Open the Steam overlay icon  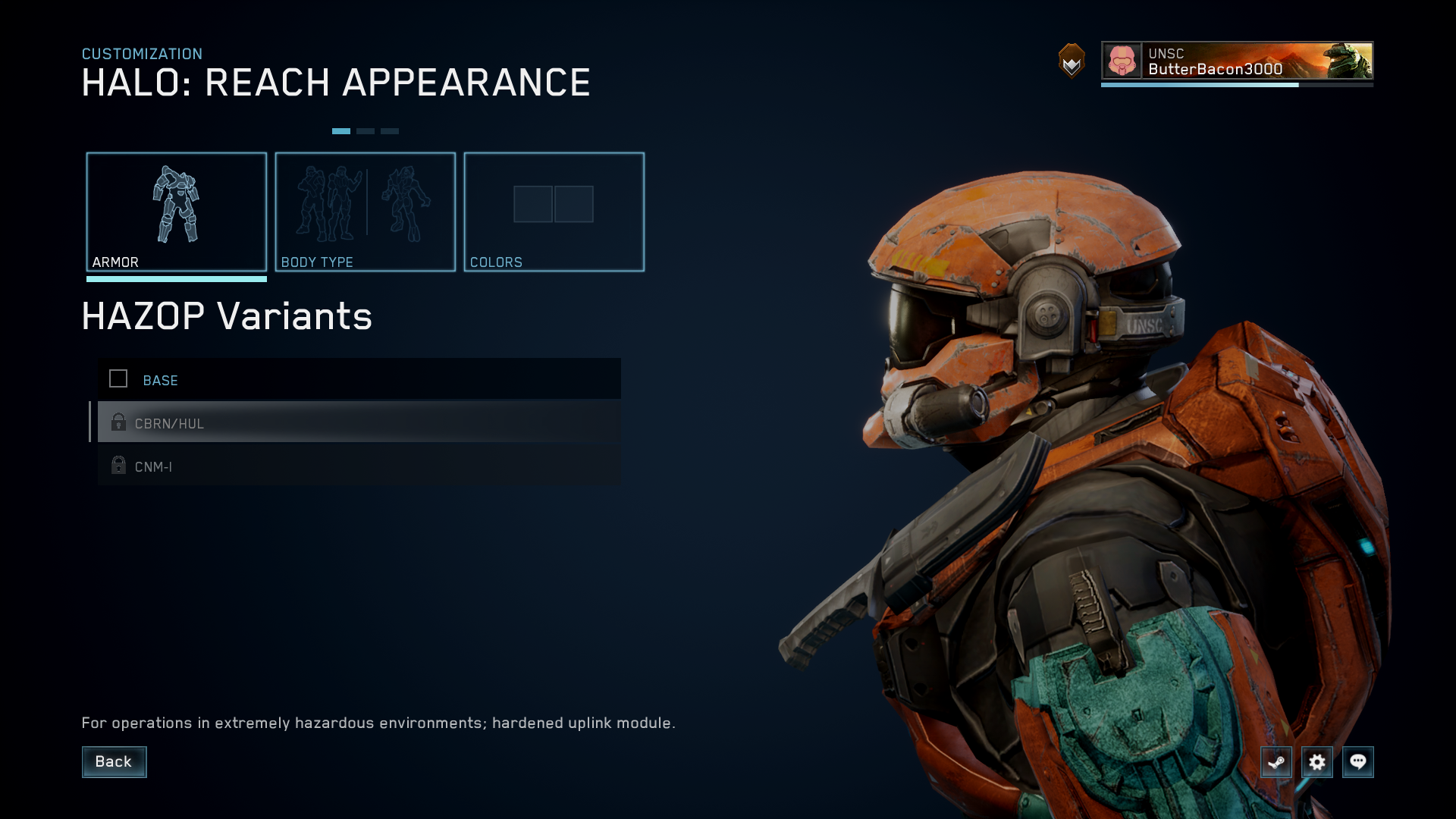(x=1276, y=762)
